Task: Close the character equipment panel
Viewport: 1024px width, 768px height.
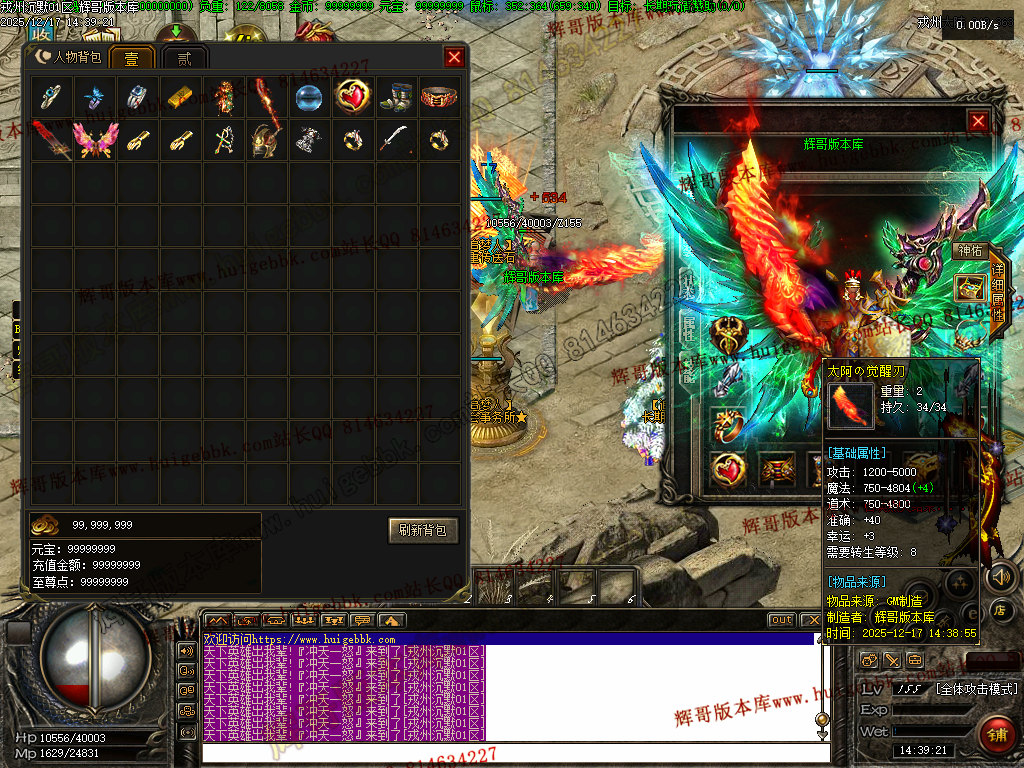Action: tap(977, 121)
